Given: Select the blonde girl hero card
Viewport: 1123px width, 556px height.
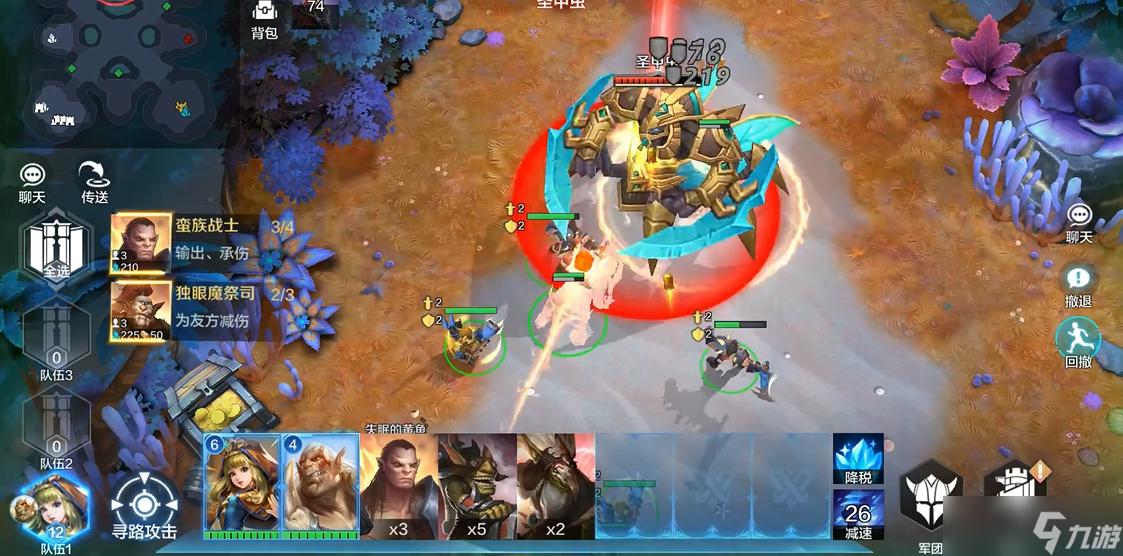Looking at the screenshot, I should pyautogui.click(x=242, y=485).
